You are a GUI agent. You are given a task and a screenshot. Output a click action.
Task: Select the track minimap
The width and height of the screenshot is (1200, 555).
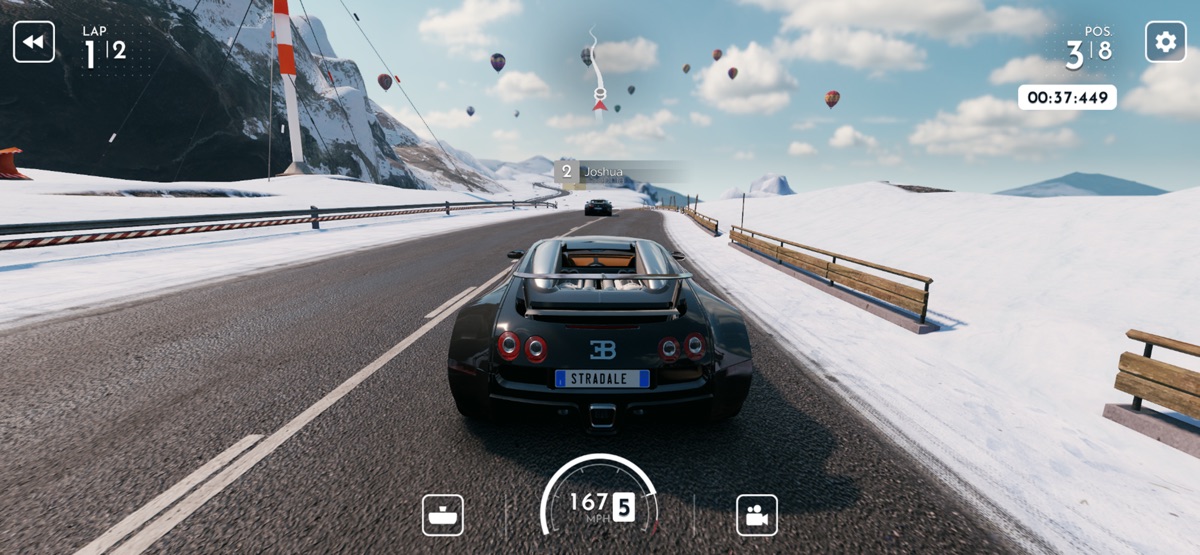597,72
